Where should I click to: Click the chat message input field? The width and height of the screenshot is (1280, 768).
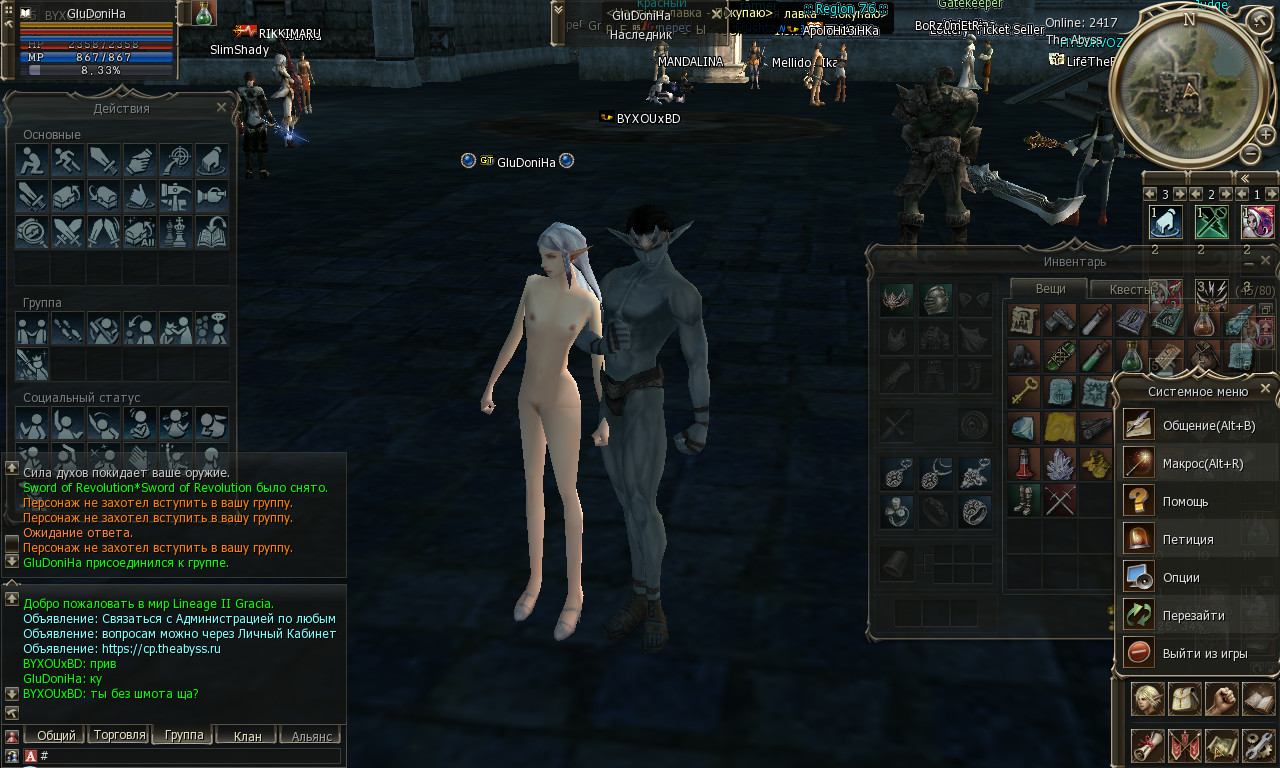click(x=190, y=756)
